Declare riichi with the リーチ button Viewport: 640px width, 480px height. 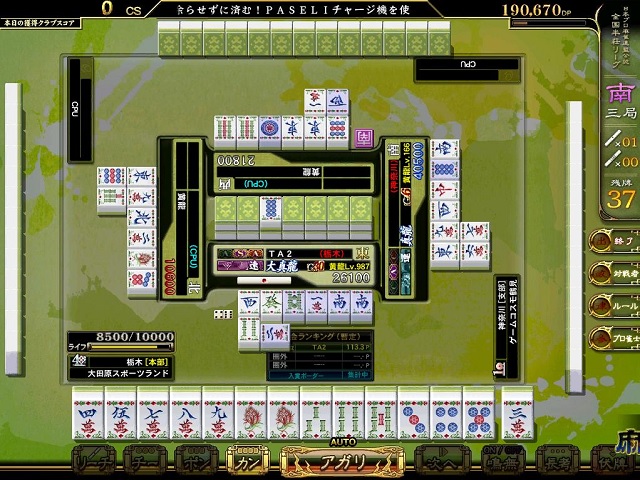pyautogui.click(x=91, y=464)
